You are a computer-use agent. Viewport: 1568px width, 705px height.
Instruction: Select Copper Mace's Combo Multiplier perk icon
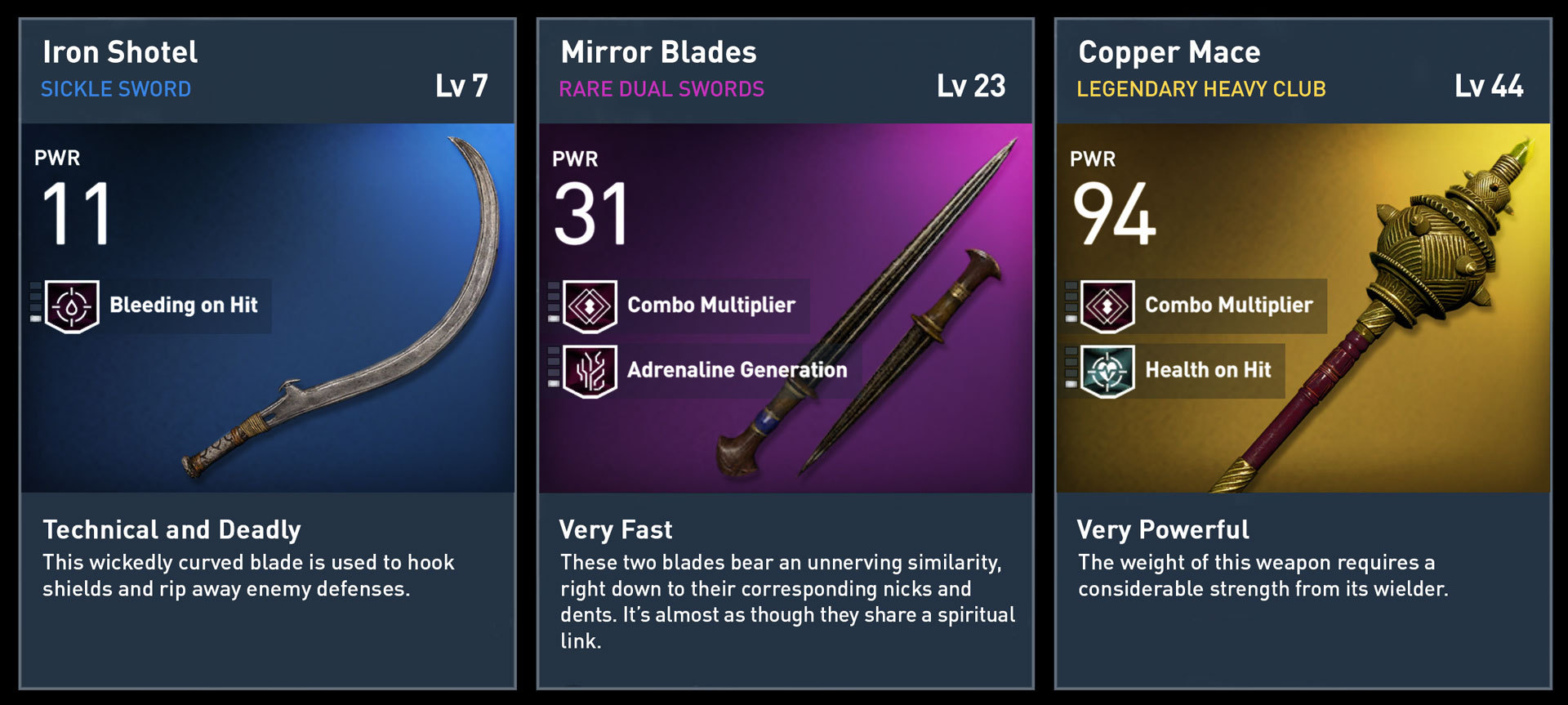tap(1107, 306)
